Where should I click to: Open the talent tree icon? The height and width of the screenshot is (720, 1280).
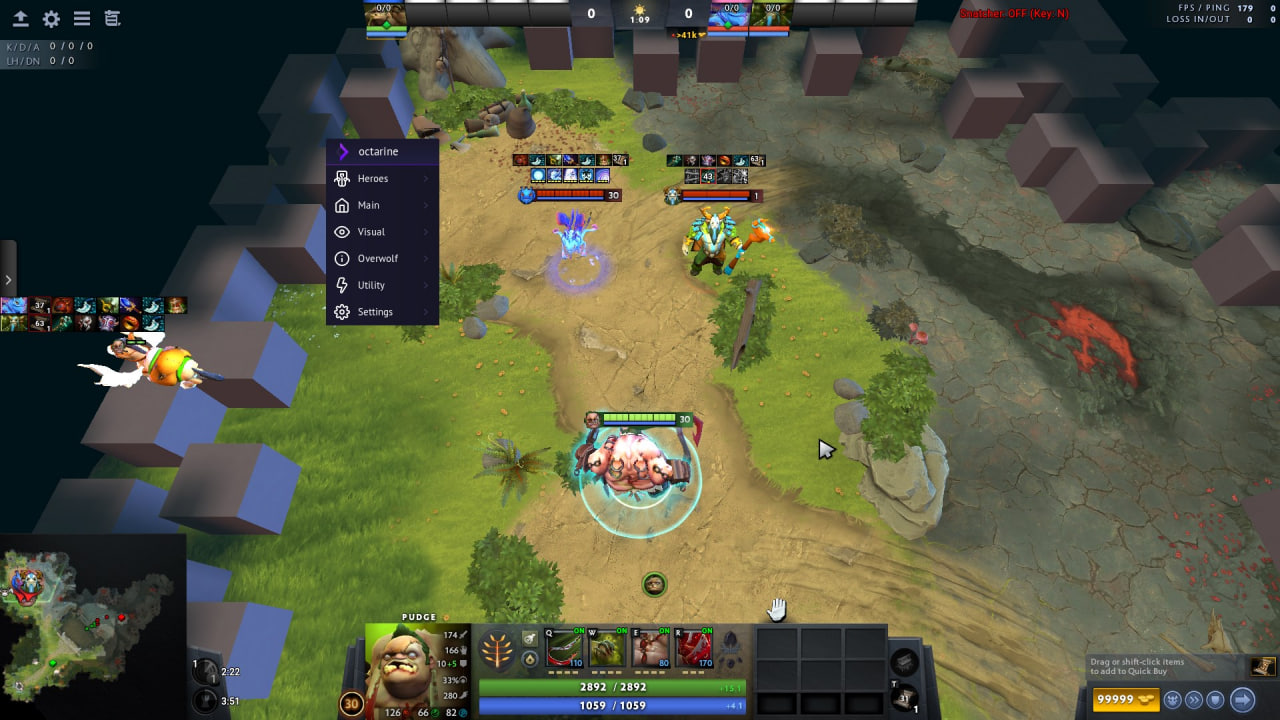[496, 651]
